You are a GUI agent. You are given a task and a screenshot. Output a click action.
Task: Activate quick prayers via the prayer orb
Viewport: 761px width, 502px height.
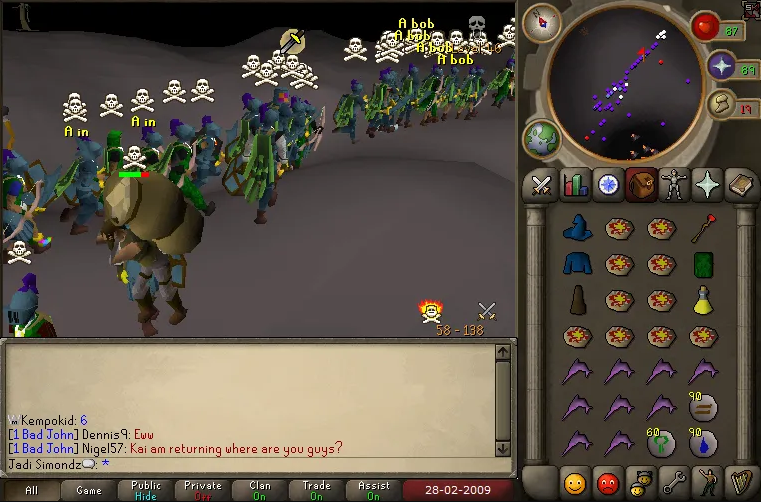[x=722, y=66]
